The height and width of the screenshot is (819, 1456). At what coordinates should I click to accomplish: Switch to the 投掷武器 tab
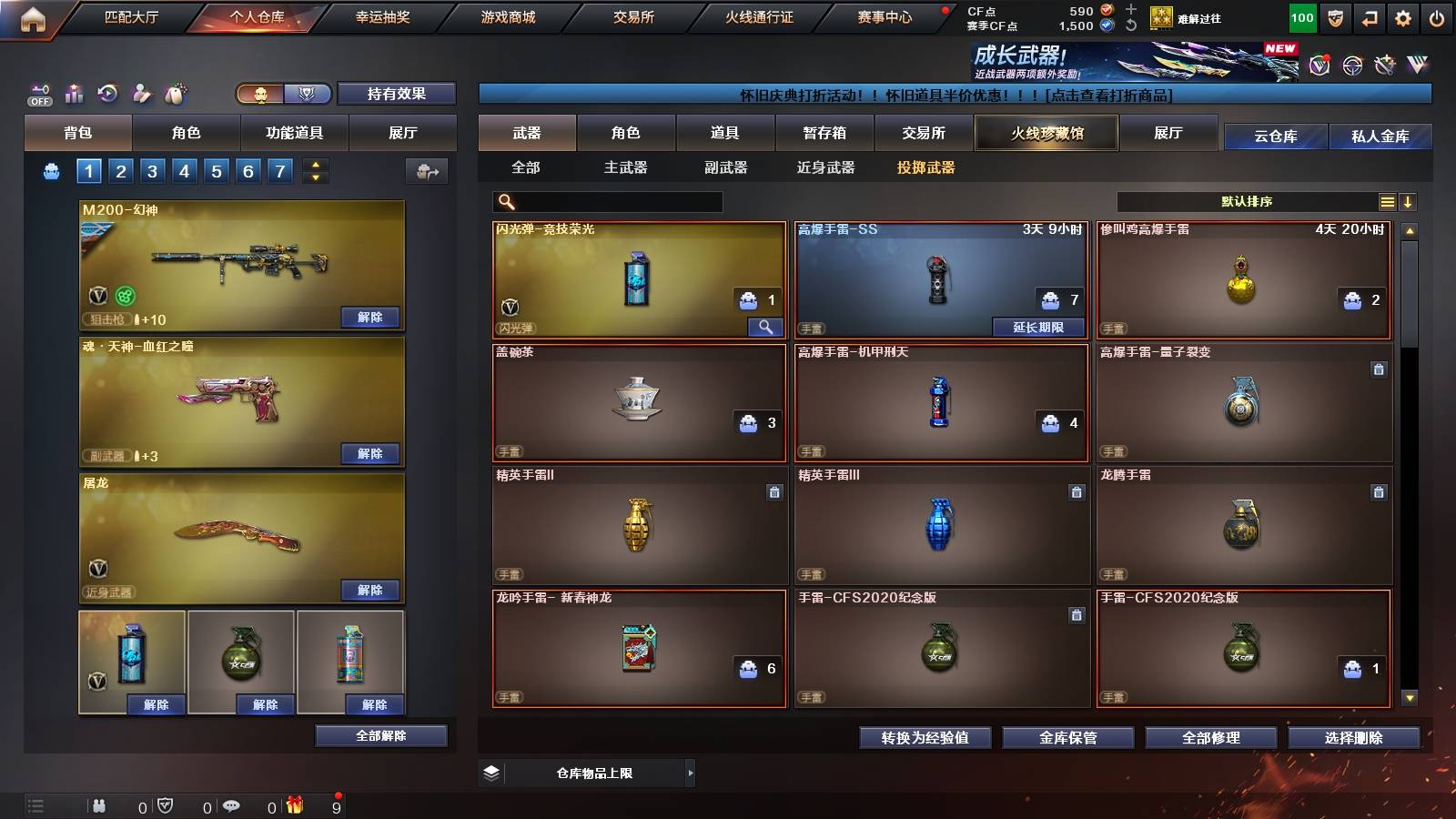pyautogui.click(x=925, y=167)
